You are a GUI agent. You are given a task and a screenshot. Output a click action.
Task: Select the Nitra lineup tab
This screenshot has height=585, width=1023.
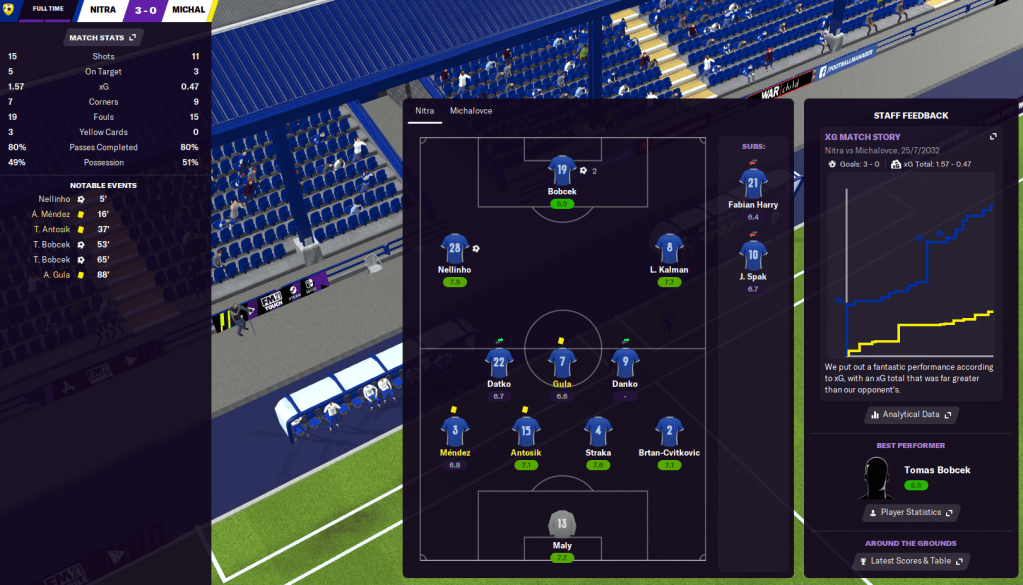[425, 111]
